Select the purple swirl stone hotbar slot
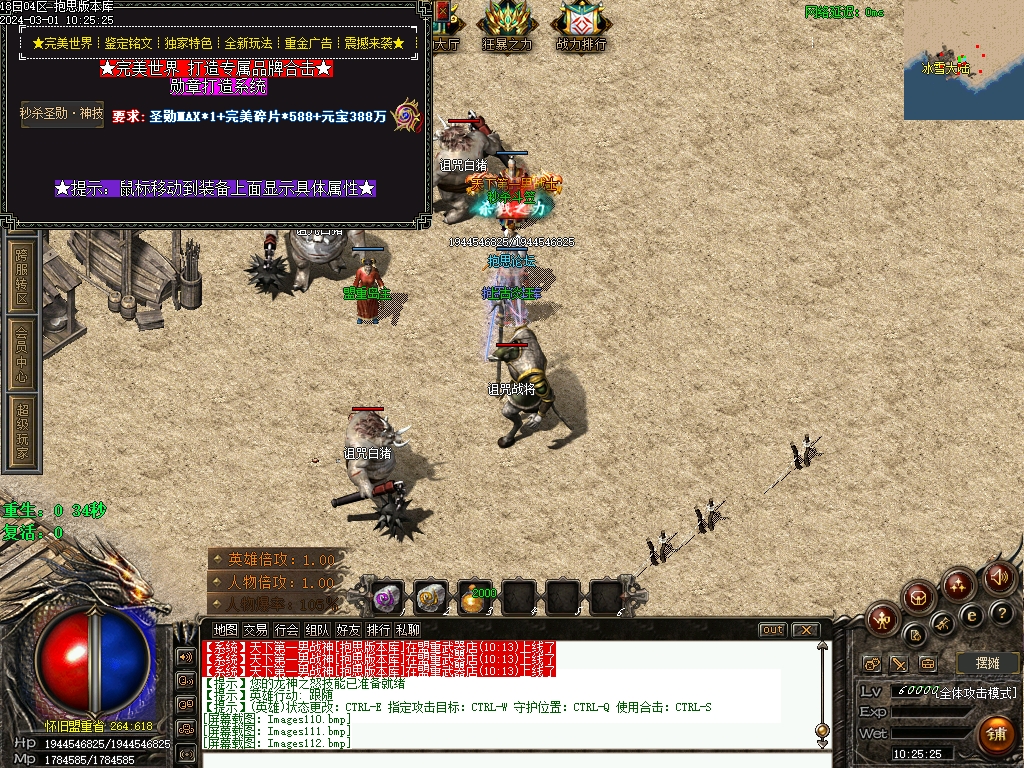 click(388, 598)
